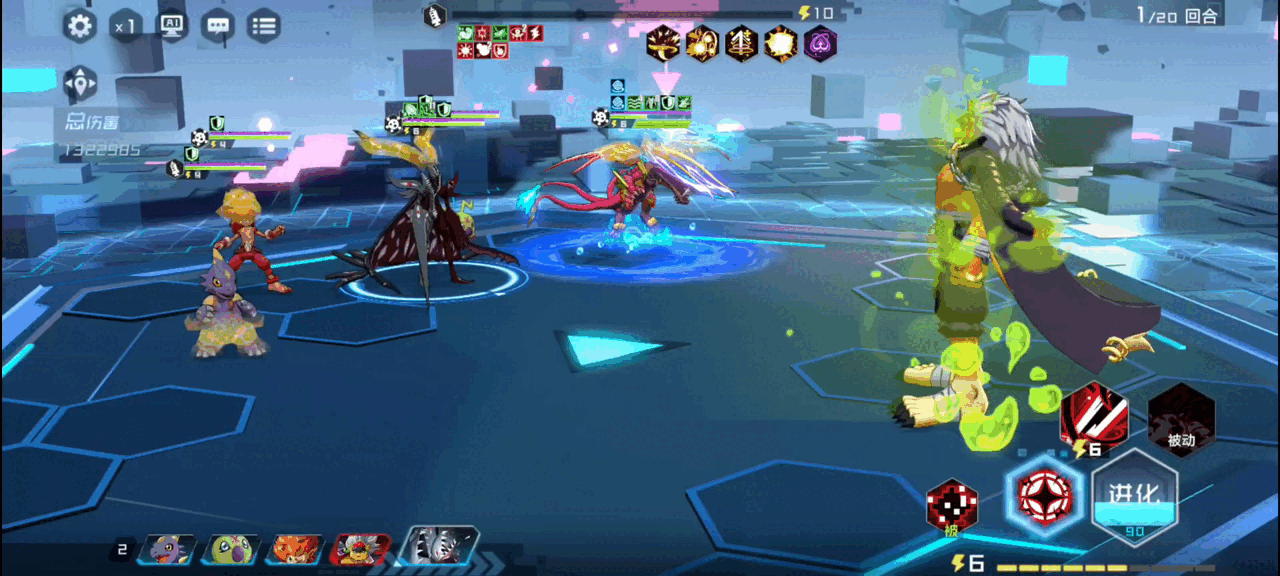Viewport: 1280px width, 576px height.
Task: Inspect the red pixel-pattern passive skill hexagon
Action: coord(951,505)
